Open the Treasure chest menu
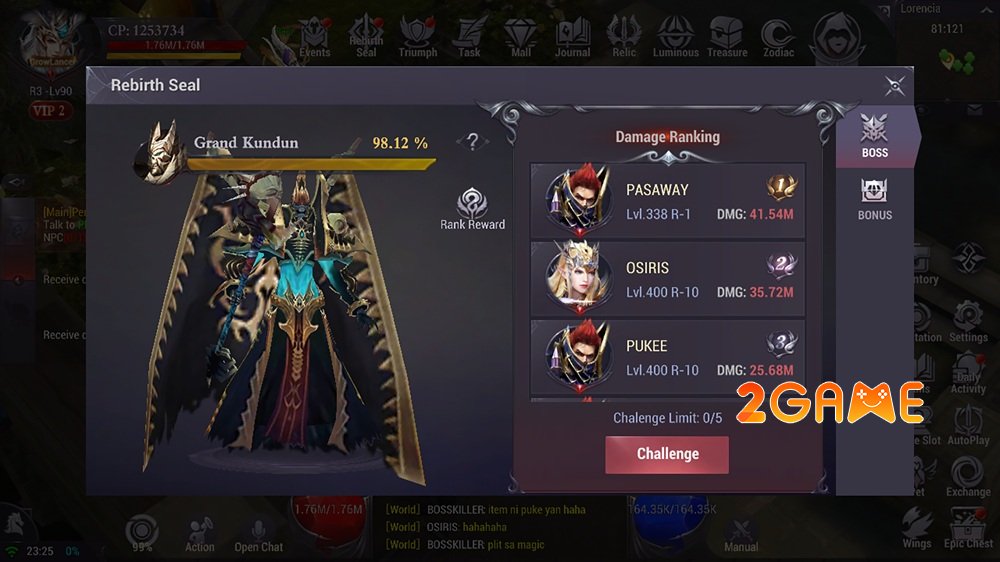 [727, 37]
